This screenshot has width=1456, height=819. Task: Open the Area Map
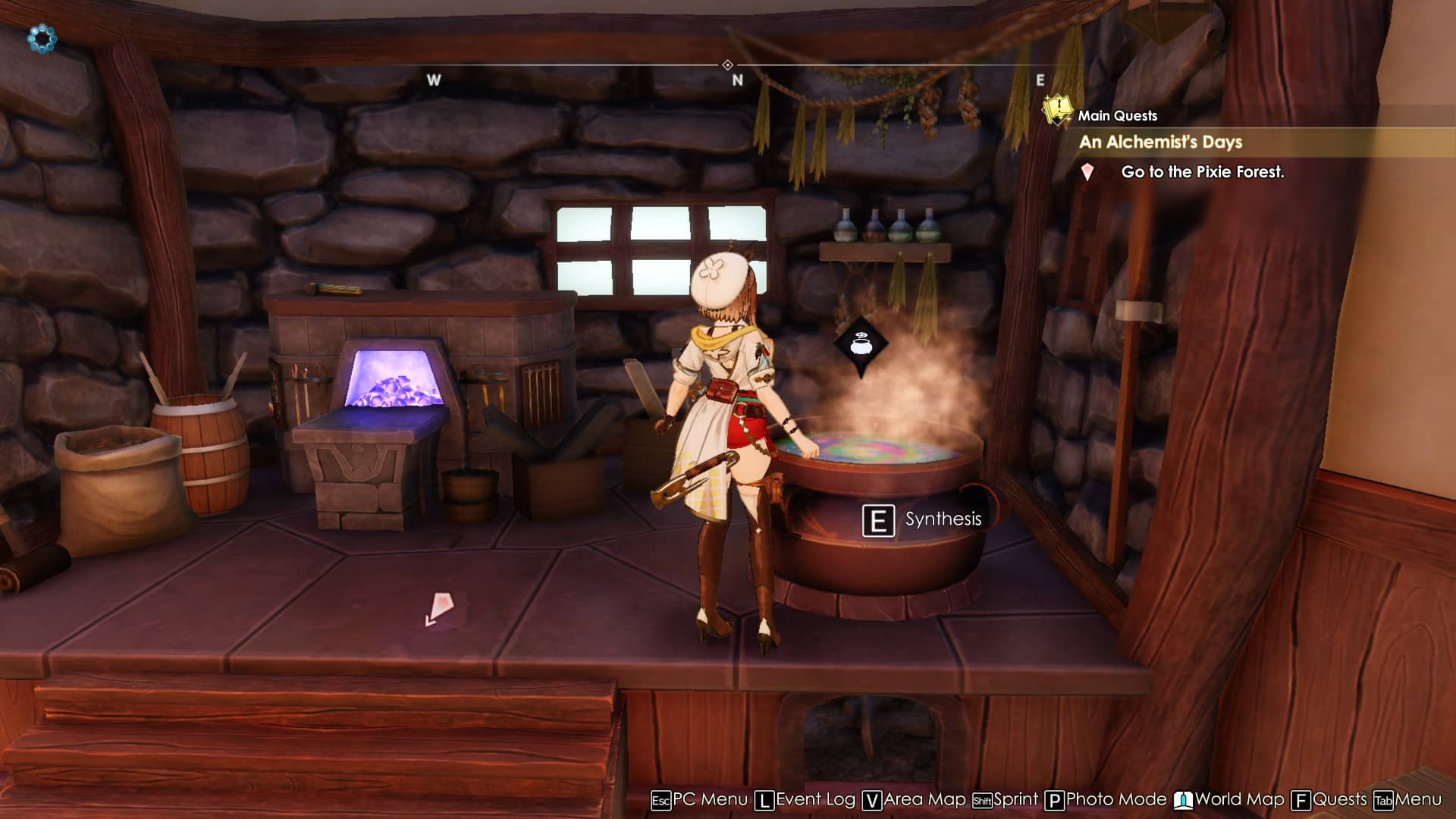[x=915, y=800]
